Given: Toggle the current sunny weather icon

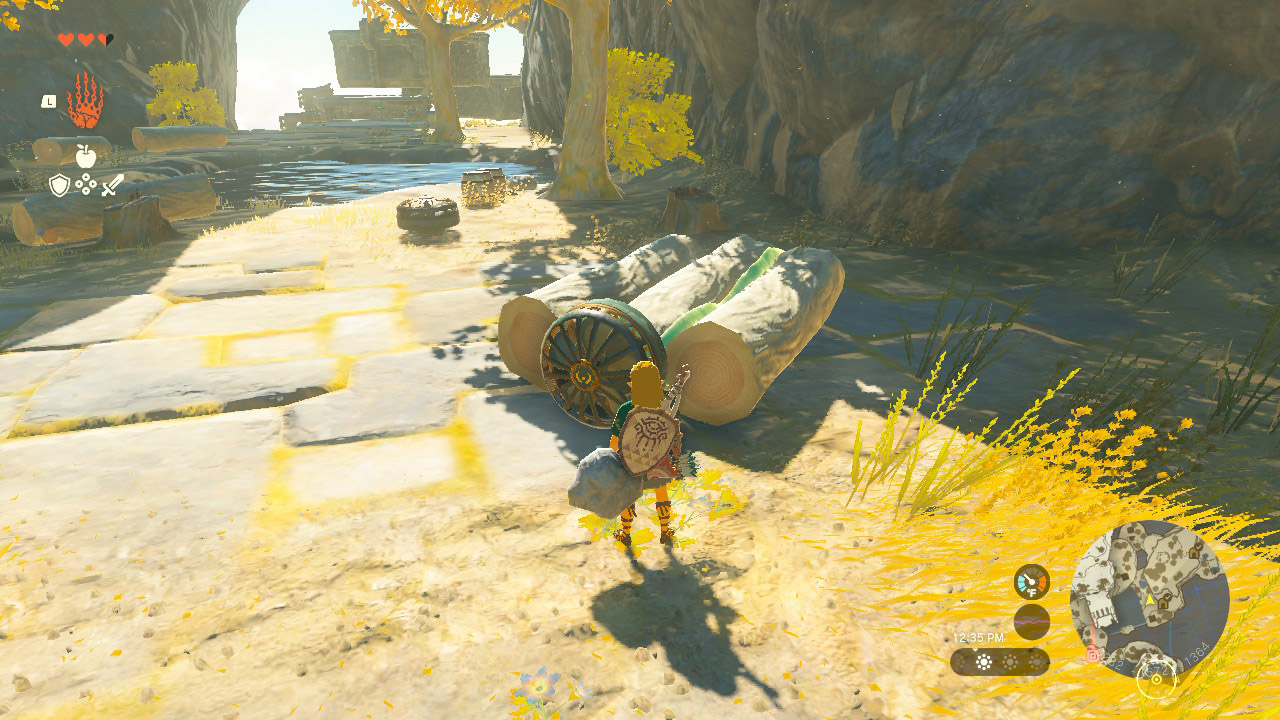Looking at the screenshot, I should [x=982, y=661].
